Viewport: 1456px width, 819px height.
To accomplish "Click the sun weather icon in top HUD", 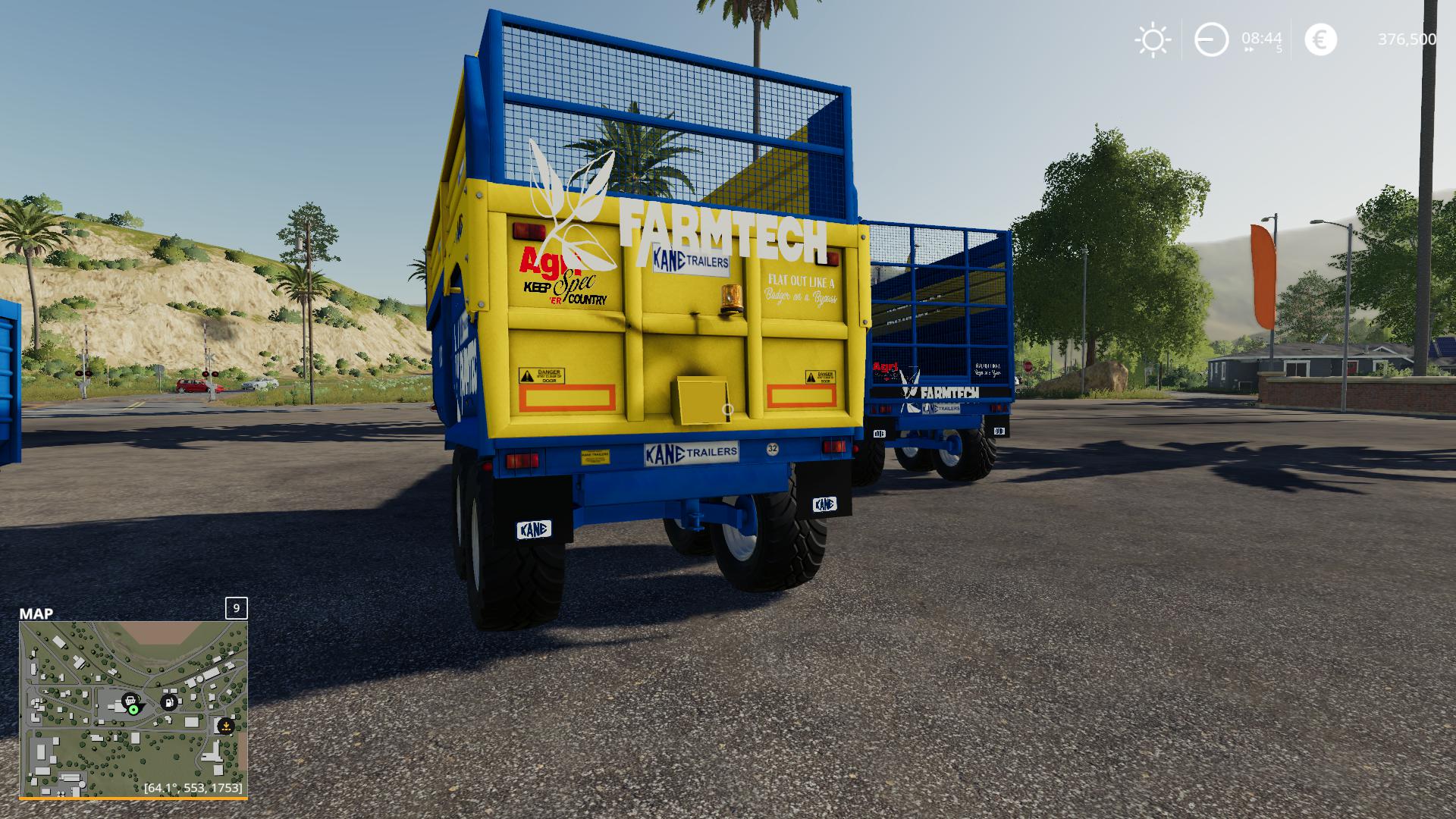I will click(1153, 39).
